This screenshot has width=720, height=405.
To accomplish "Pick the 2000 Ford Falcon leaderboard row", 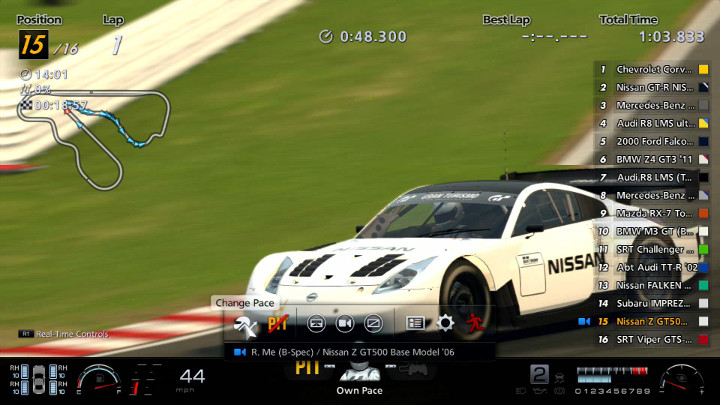I will (x=654, y=142).
